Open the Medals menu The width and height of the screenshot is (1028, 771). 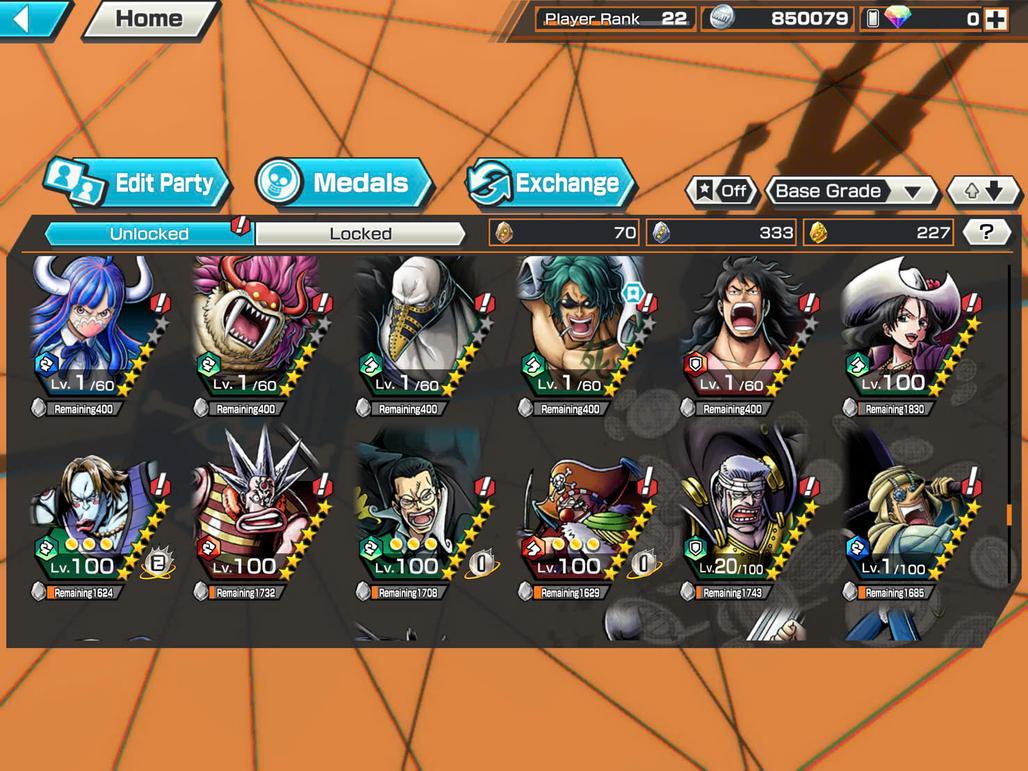[x=344, y=184]
